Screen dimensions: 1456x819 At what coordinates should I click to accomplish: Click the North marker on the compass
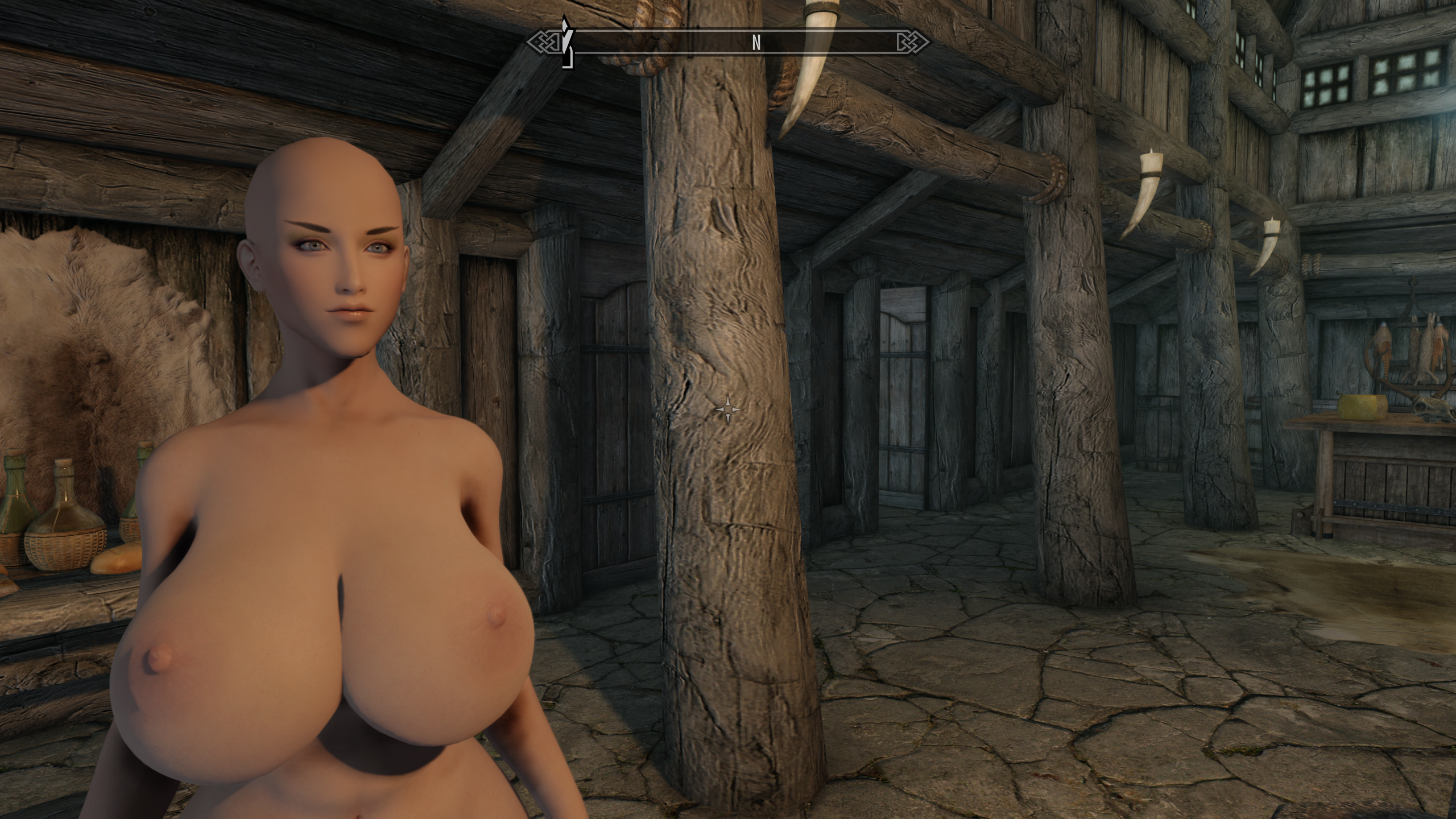click(x=756, y=43)
